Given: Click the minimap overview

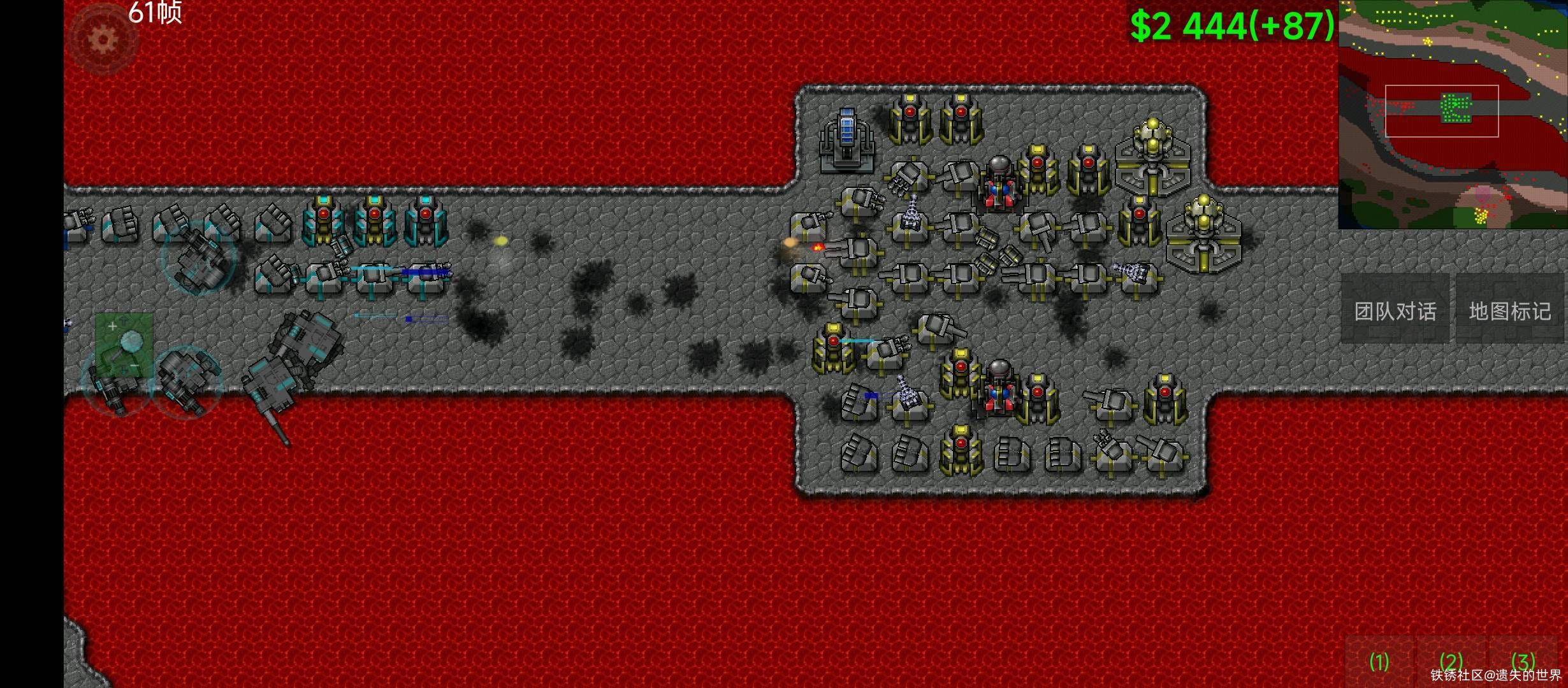Looking at the screenshot, I should click(1452, 115).
